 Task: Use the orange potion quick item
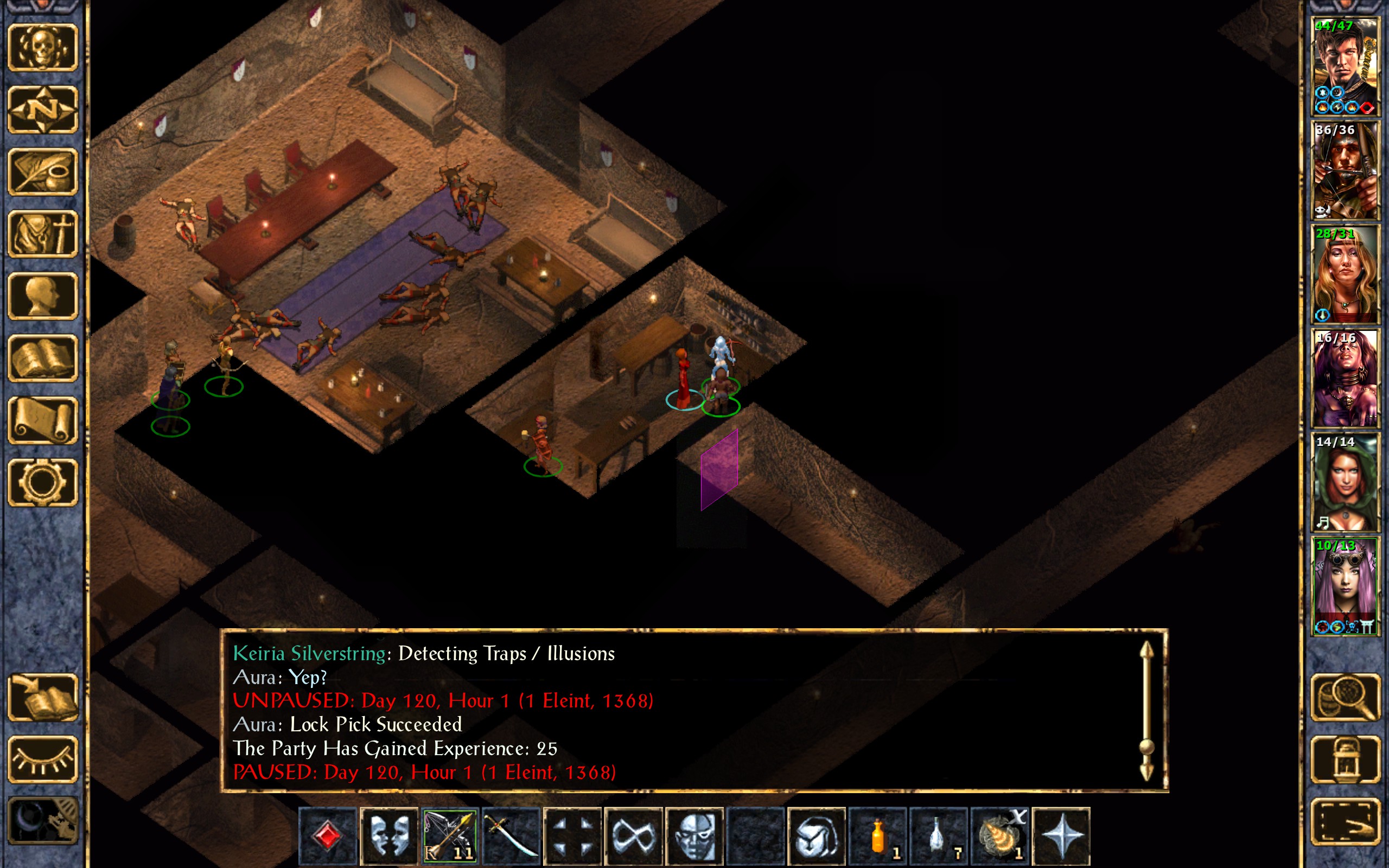click(877, 835)
